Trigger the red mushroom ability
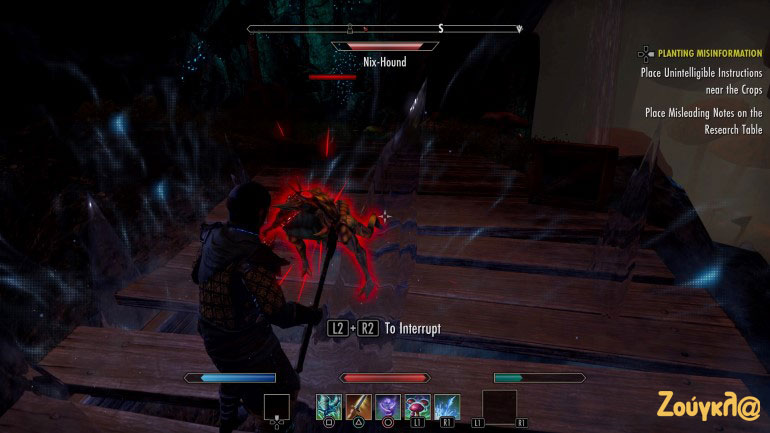The height and width of the screenshot is (433, 770). [417, 405]
